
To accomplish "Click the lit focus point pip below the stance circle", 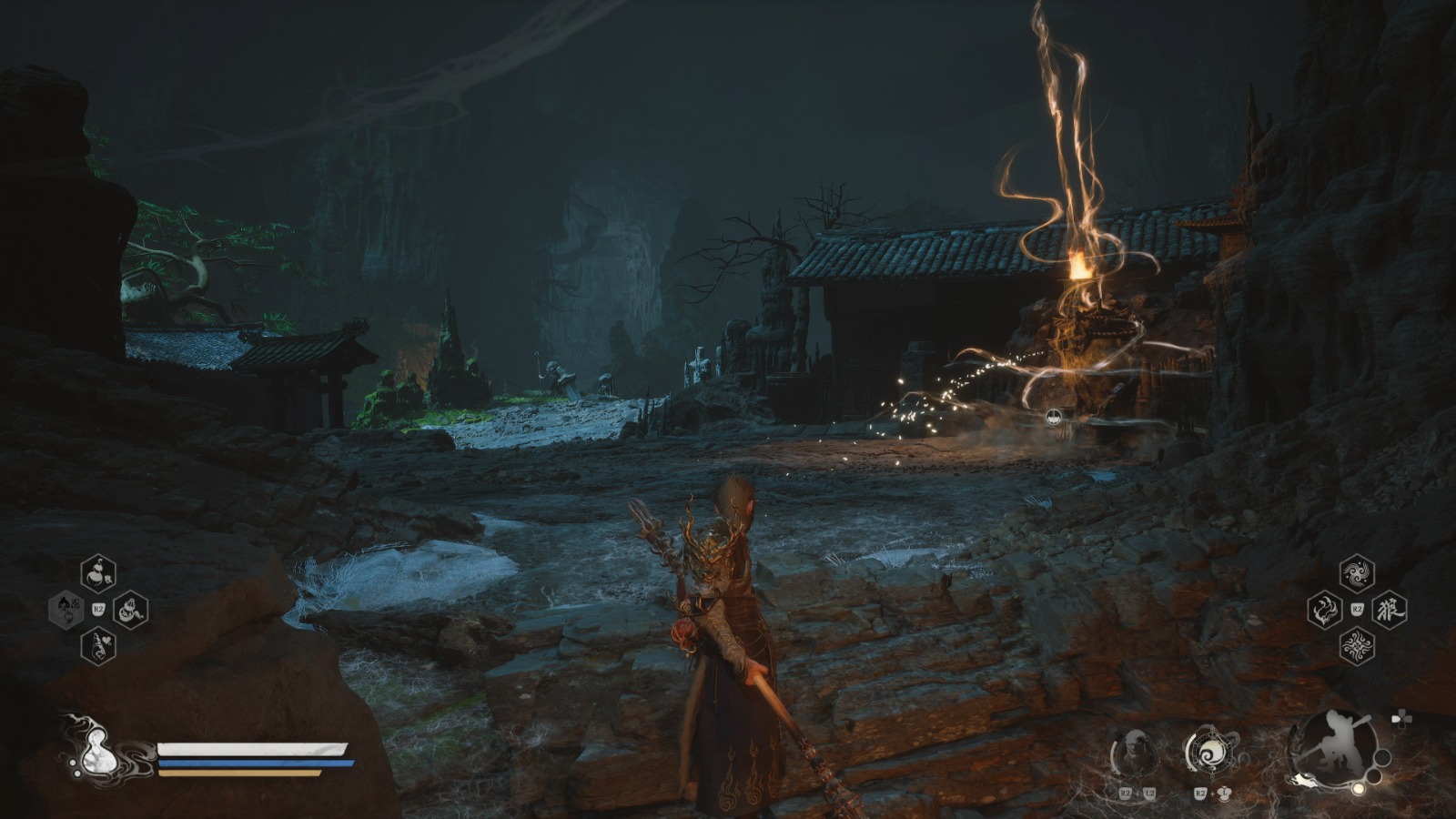I will point(1359,789).
